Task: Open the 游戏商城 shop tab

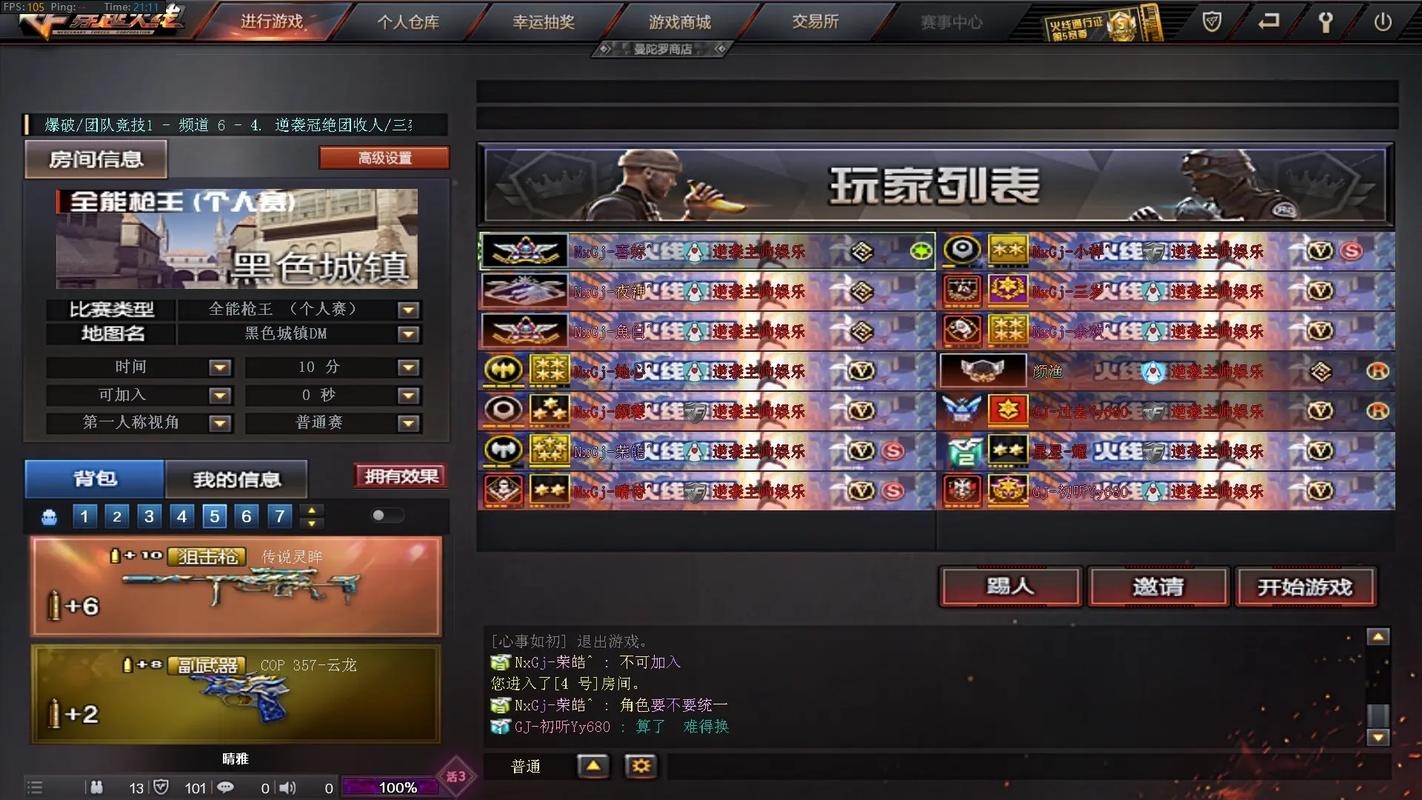Action: tap(679, 22)
